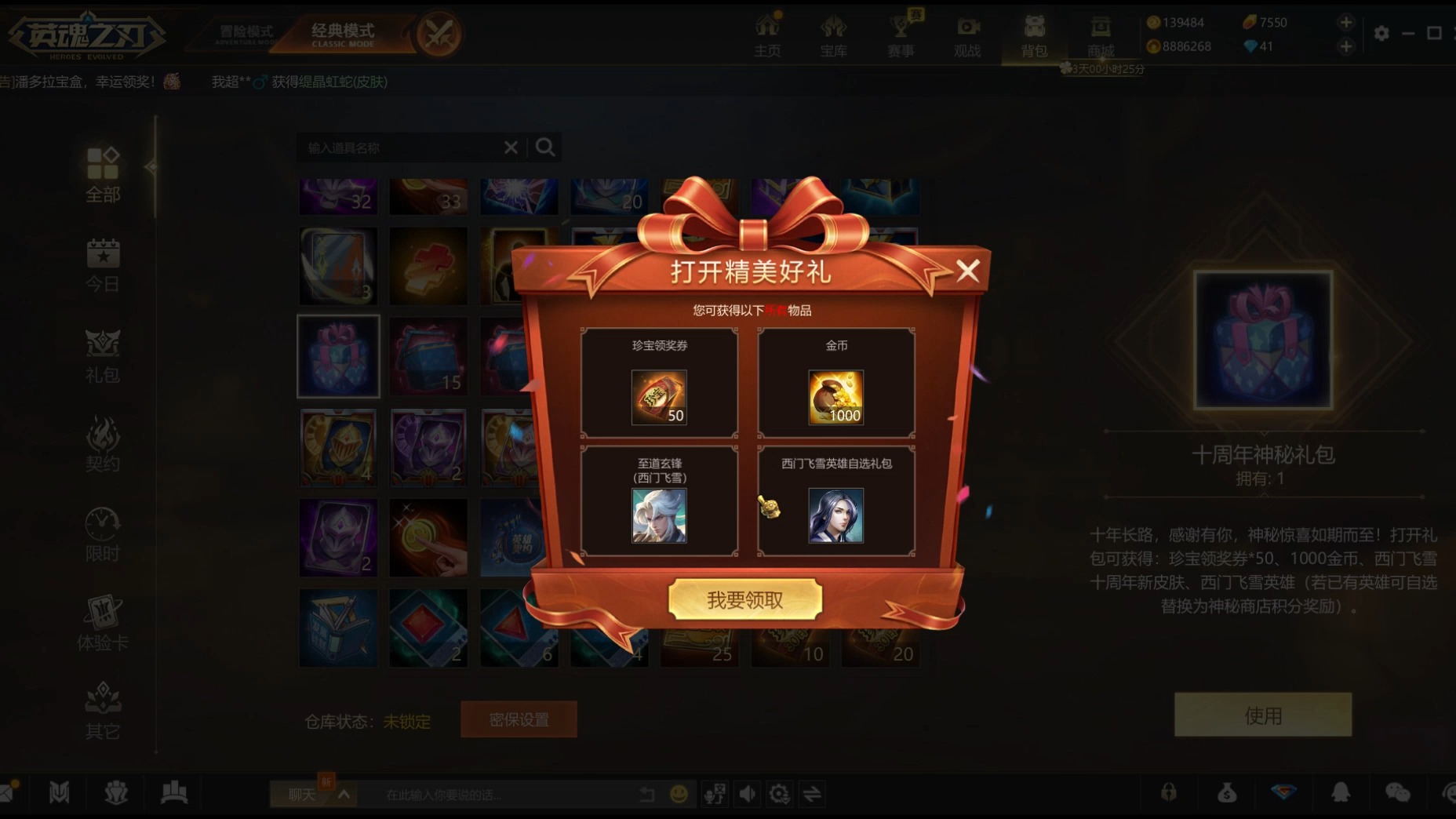The height and width of the screenshot is (819, 1456).
Task: Open the chat channel switch arrows
Action: pyautogui.click(x=813, y=794)
